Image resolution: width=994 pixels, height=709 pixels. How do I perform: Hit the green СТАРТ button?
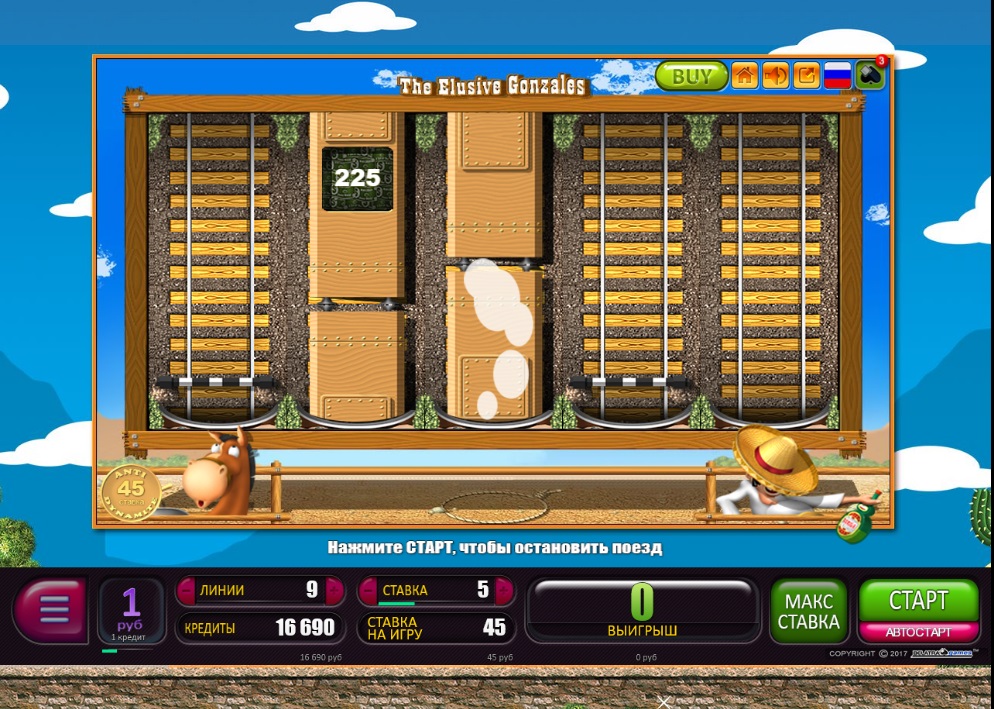[918, 601]
